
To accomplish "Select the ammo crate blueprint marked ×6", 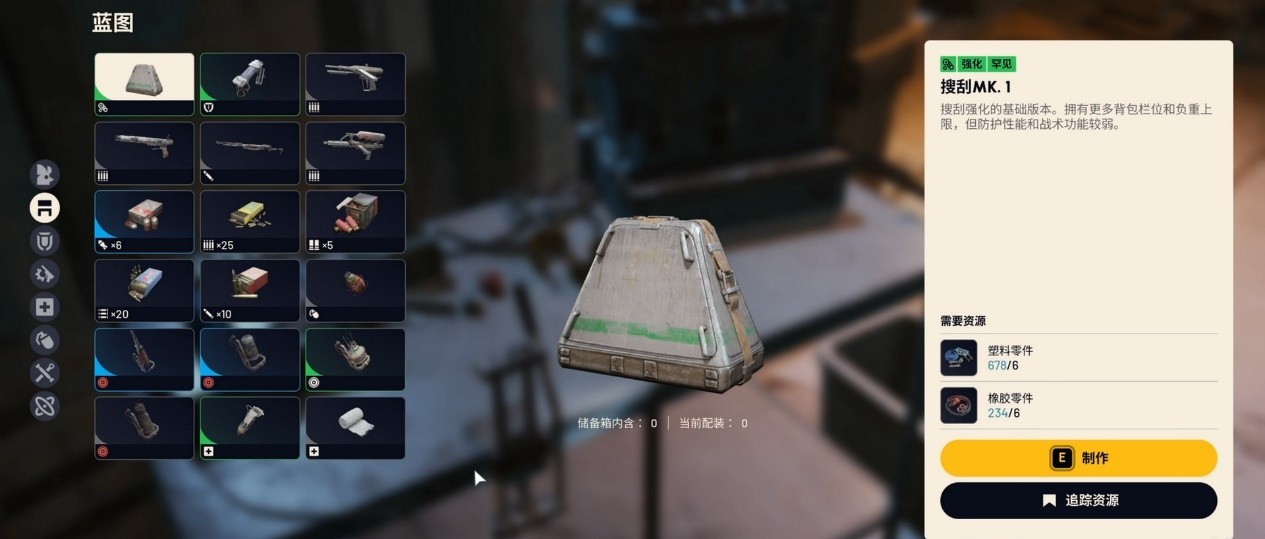I will tap(145, 221).
